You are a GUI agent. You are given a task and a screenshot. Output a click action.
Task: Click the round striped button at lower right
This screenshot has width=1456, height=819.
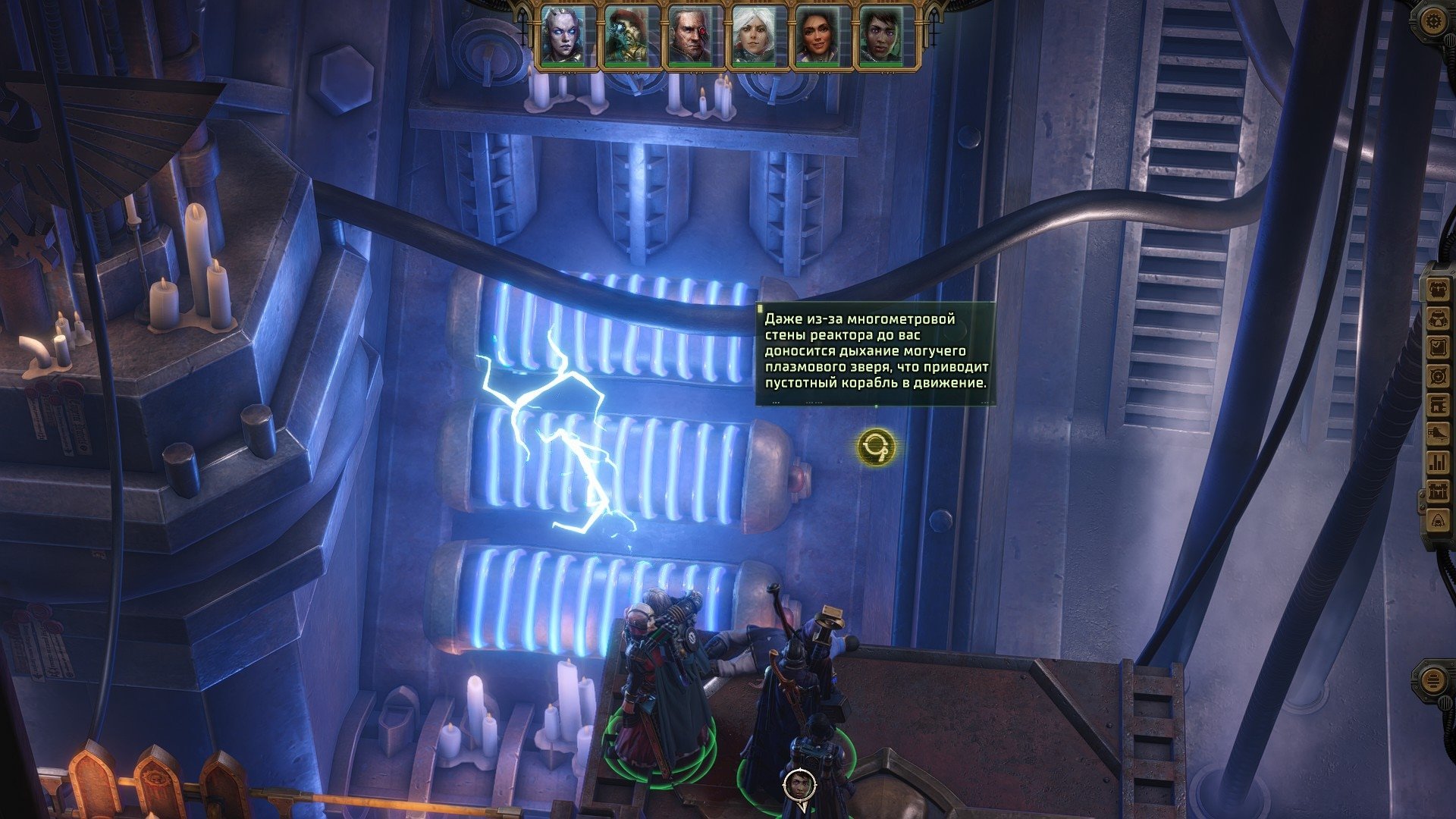[1432, 680]
